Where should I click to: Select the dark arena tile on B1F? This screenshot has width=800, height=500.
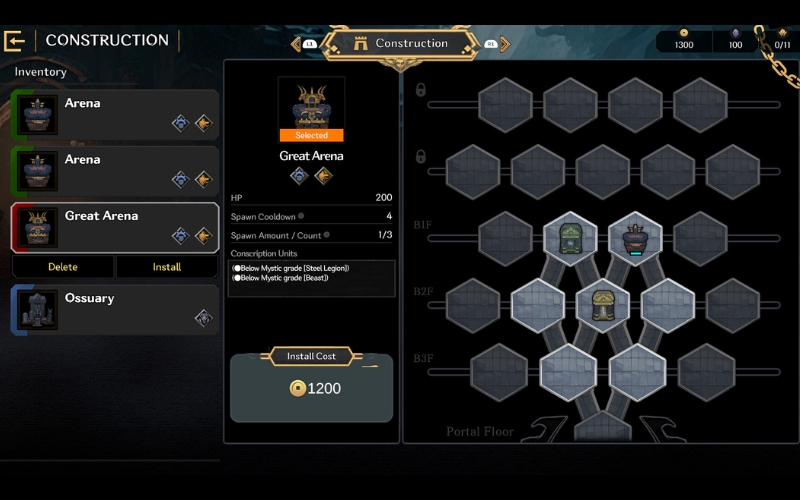click(635, 239)
